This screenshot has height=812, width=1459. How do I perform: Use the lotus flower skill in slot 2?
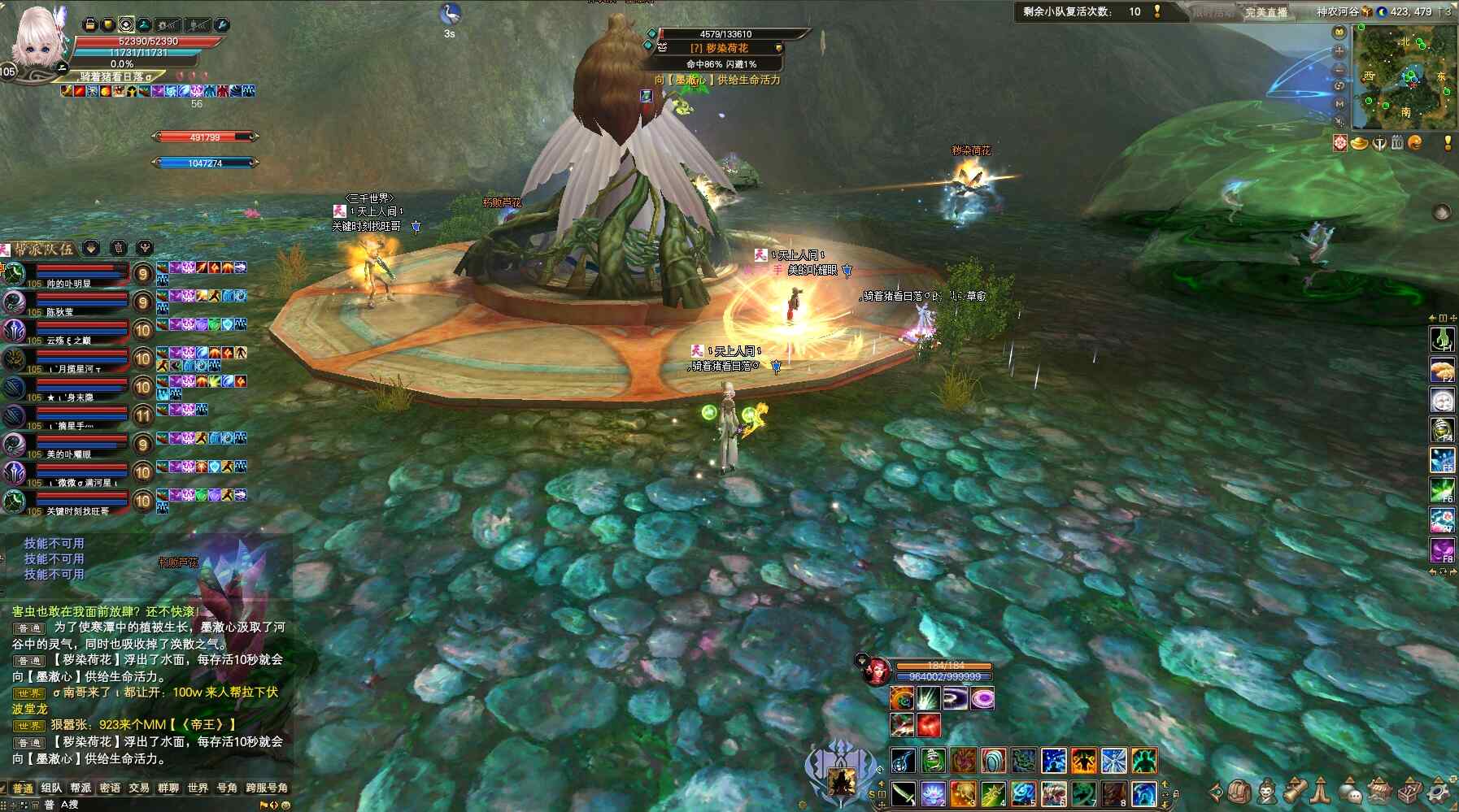coord(933,792)
